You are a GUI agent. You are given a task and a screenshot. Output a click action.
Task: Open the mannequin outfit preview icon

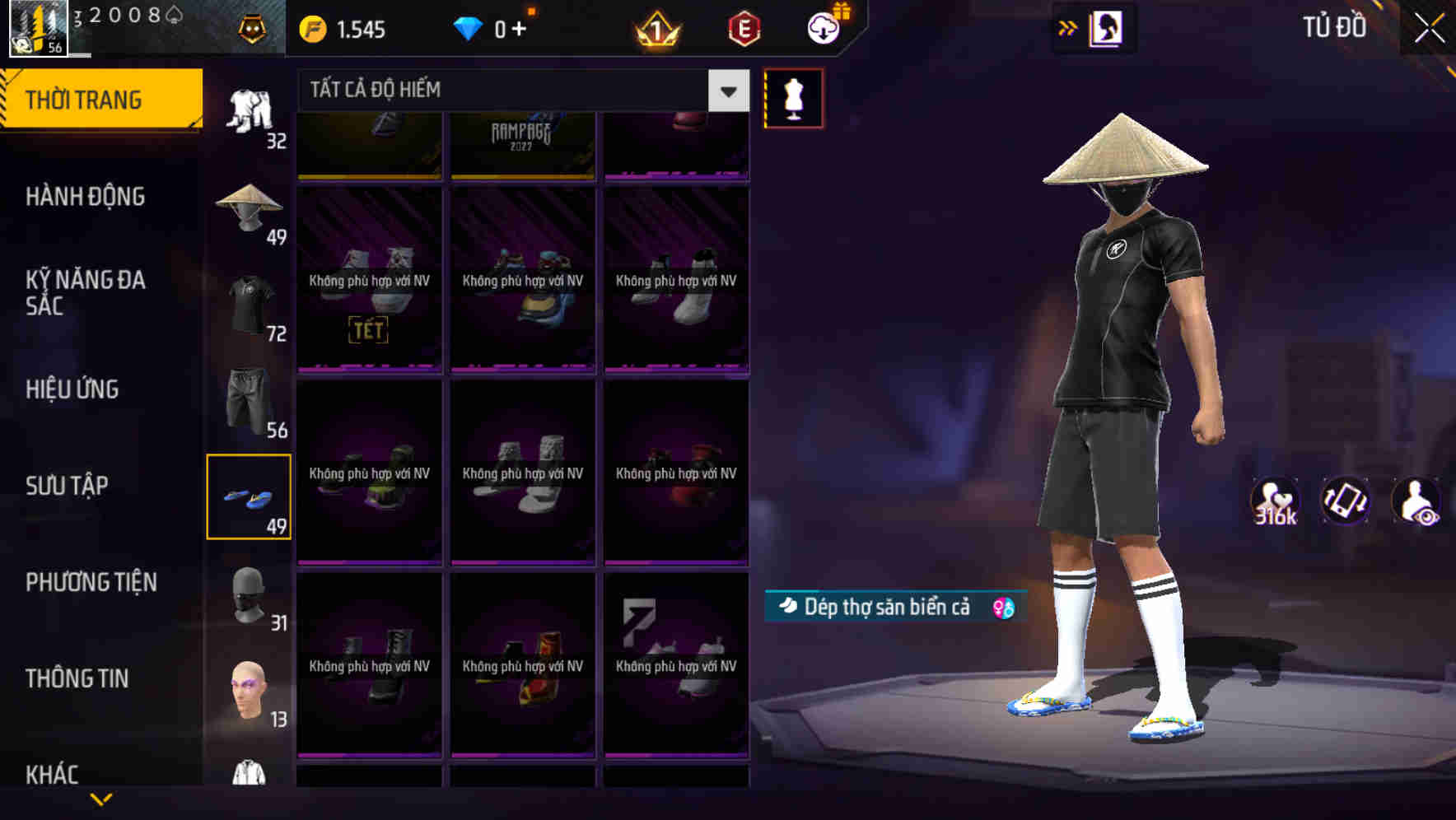(x=793, y=97)
